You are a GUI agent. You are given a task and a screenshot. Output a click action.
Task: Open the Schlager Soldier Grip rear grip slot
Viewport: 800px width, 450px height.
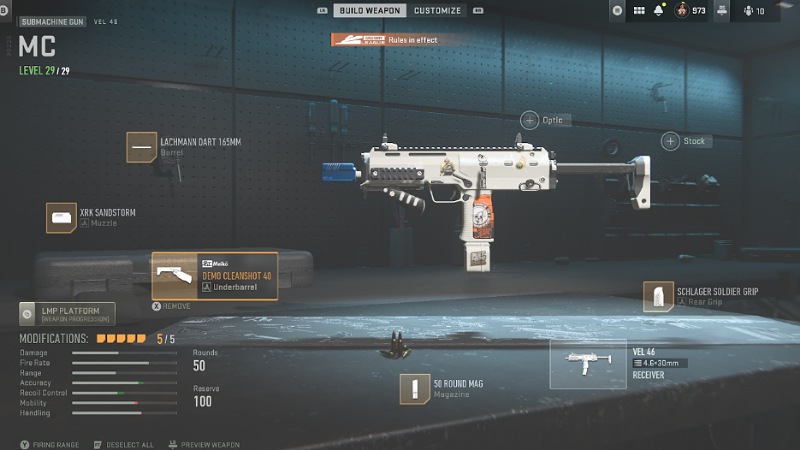click(658, 296)
